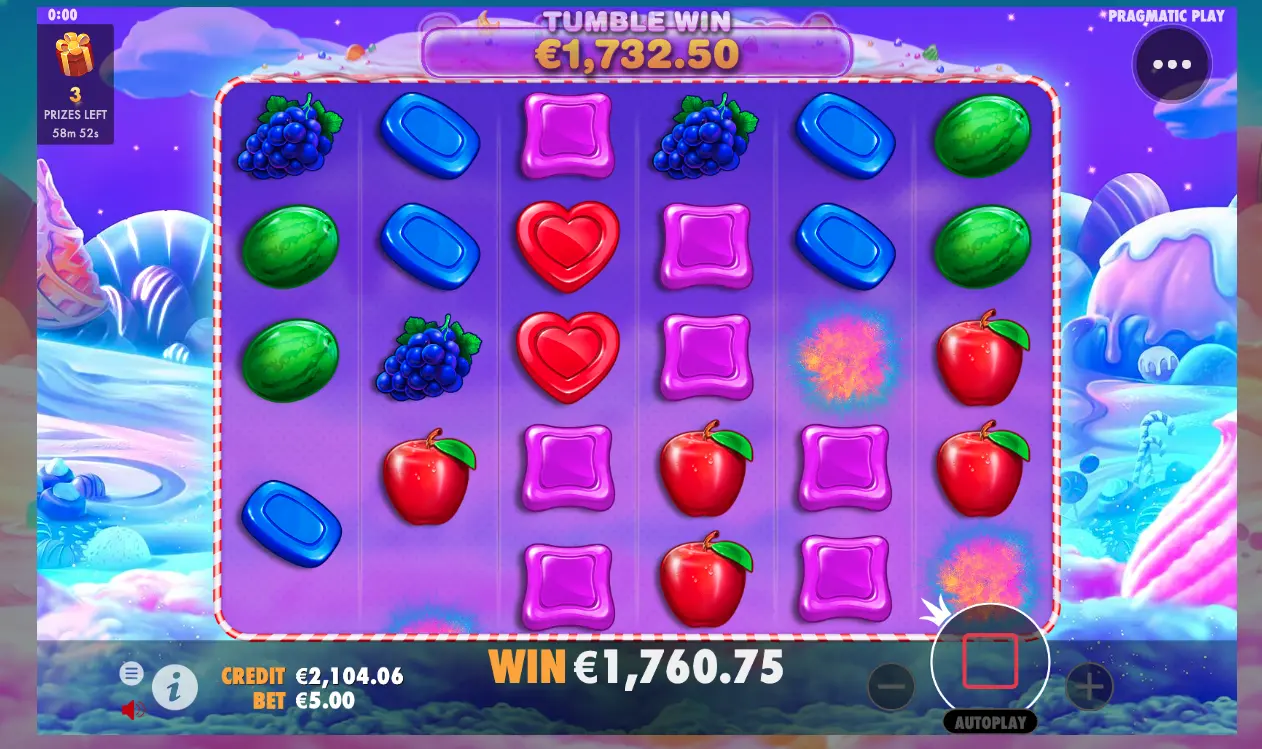
Task: Increase the bet with the plus button
Action: coord(1089,687)
